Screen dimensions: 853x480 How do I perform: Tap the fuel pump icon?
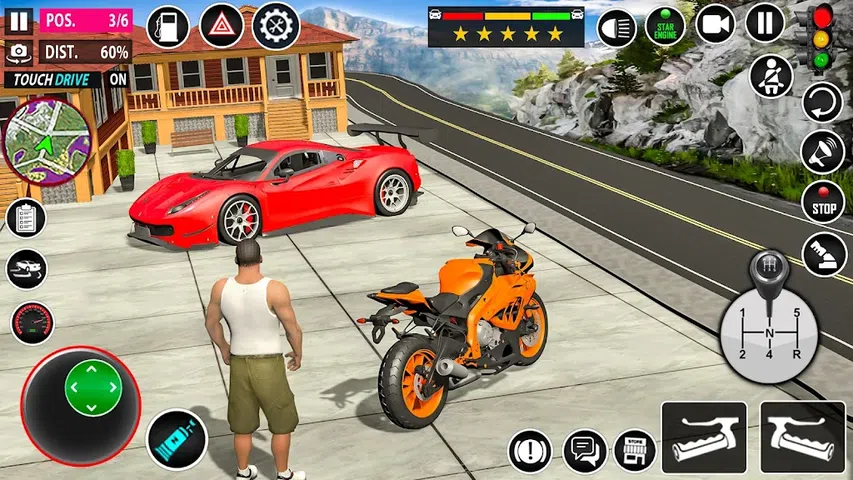pyautogui.click(x=167, y=26)
